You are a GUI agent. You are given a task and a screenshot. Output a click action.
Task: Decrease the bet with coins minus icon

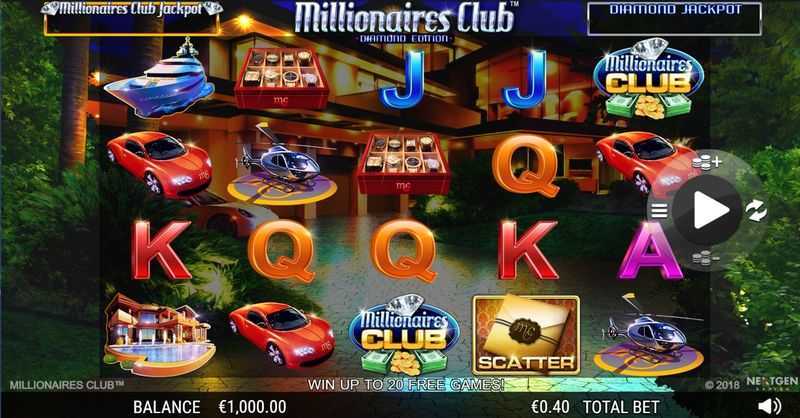click(x=707, y=258)
